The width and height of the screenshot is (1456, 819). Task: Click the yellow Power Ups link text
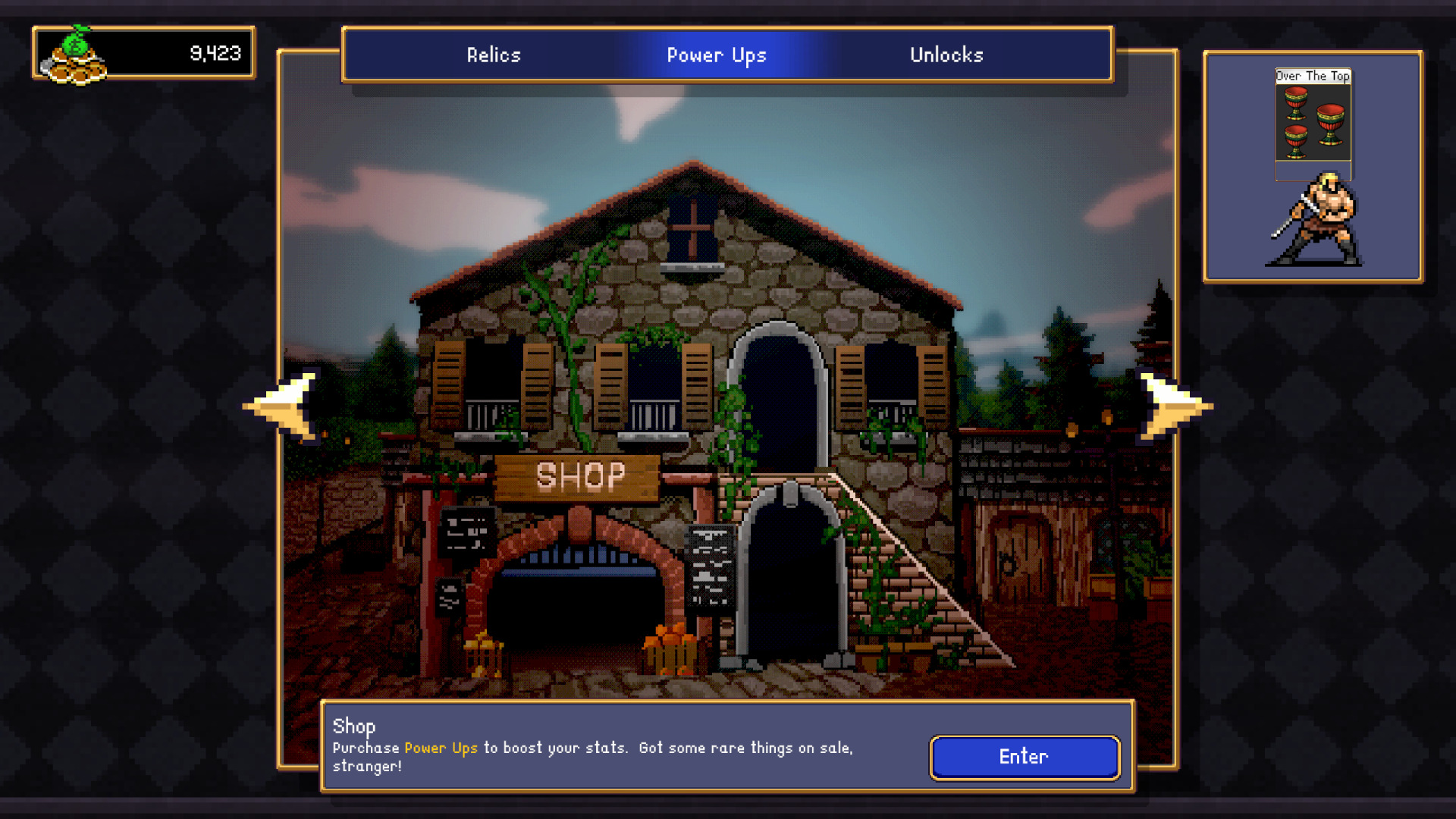(x=441, y=748)
